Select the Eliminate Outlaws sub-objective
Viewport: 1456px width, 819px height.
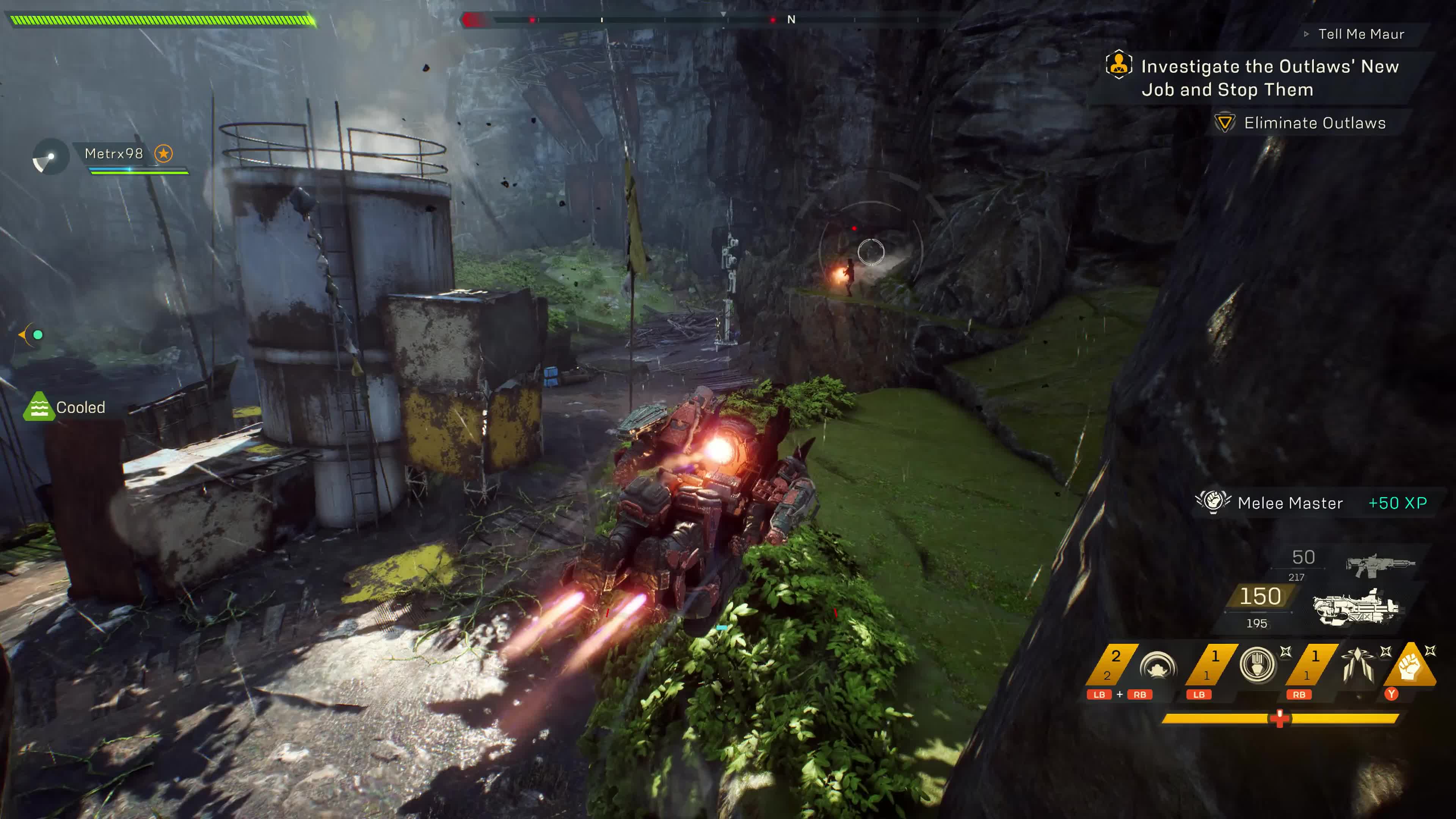pos(1315,123)
